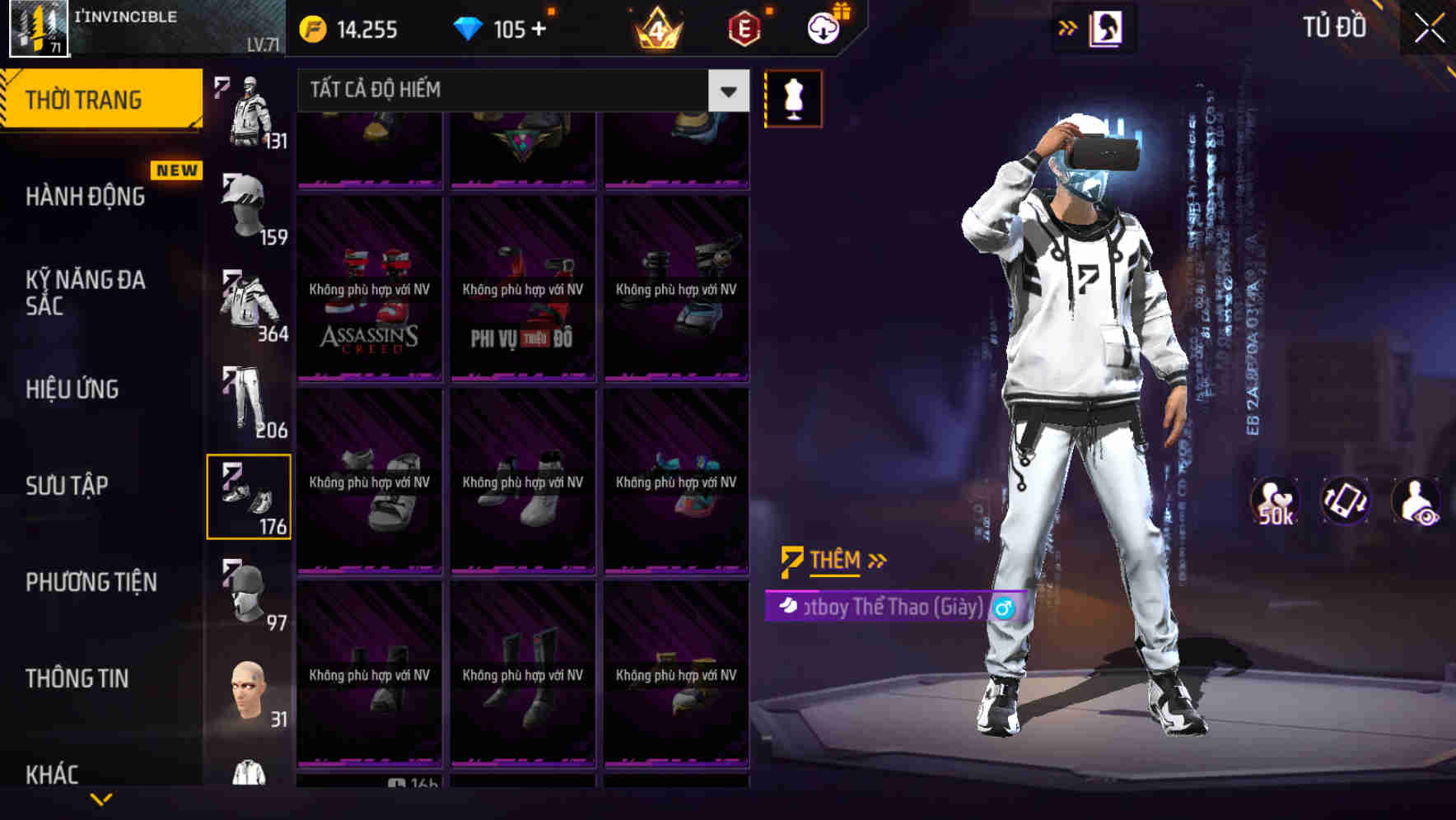Click the TỦ ĐỒ title button

(x=1334, y=27)
